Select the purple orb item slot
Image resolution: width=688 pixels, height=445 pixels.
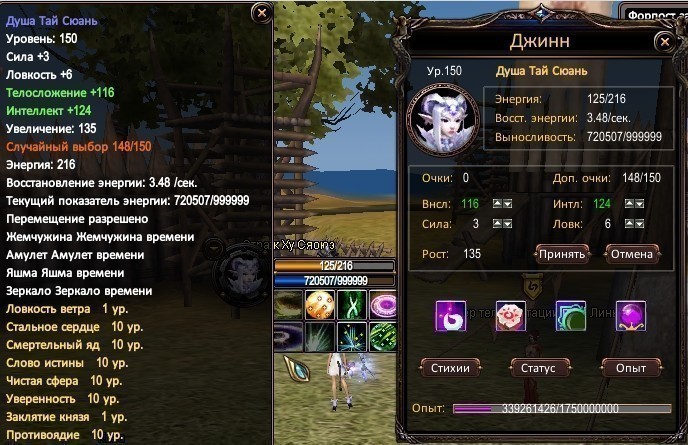pos(630,315)
